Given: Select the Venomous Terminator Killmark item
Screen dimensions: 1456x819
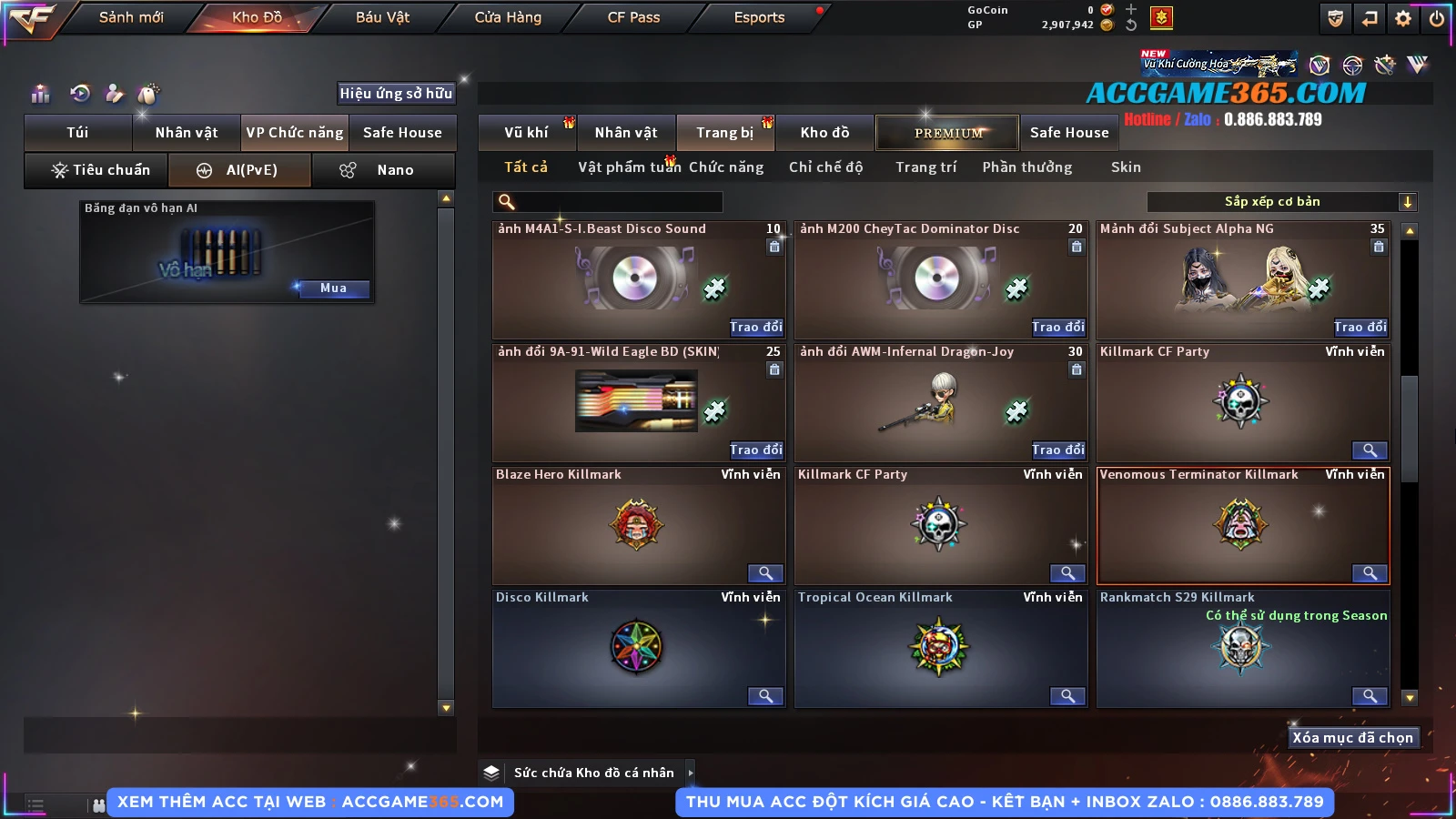Looking at the screenshot, I should [x=1242, y=525].
